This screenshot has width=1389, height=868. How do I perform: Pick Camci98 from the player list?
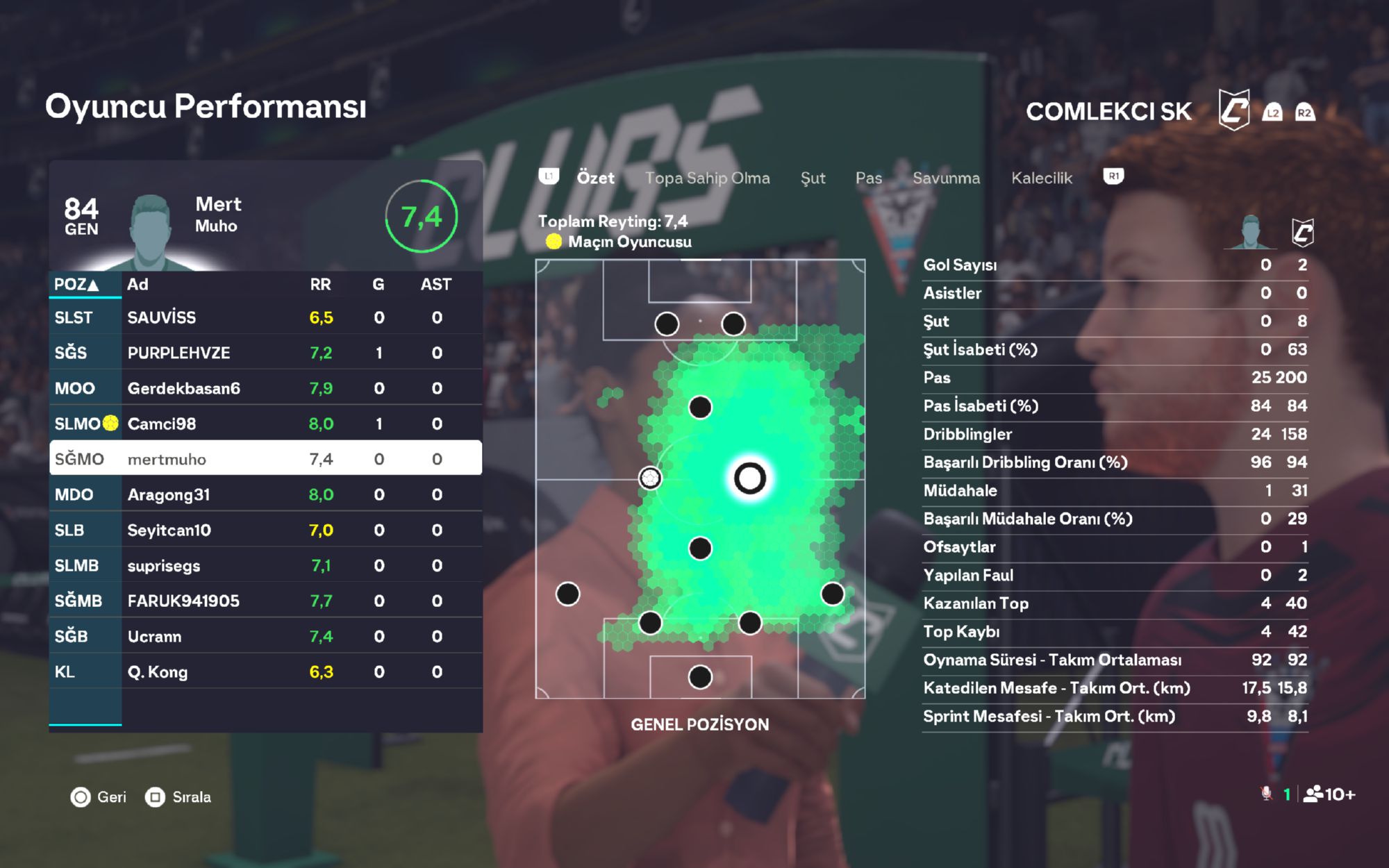(265, 424)
